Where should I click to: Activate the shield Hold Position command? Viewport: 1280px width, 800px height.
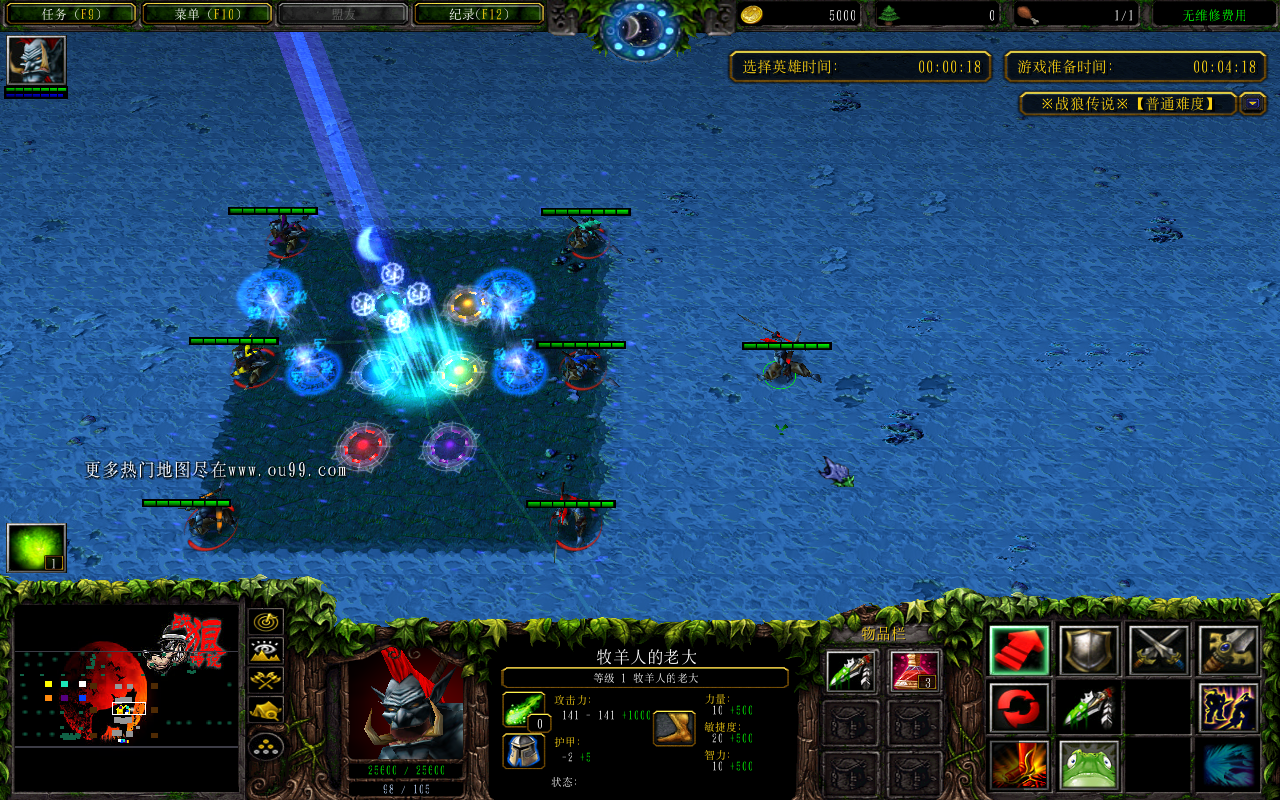click(1089, 651)
